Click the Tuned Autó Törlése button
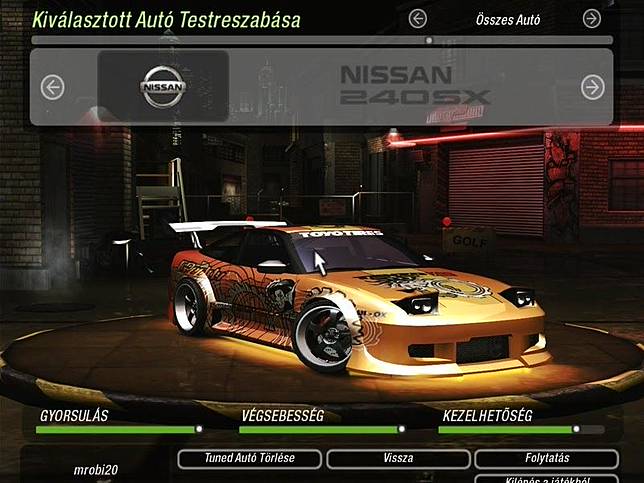This screenshot has height=483, width=644. point(250,459)
